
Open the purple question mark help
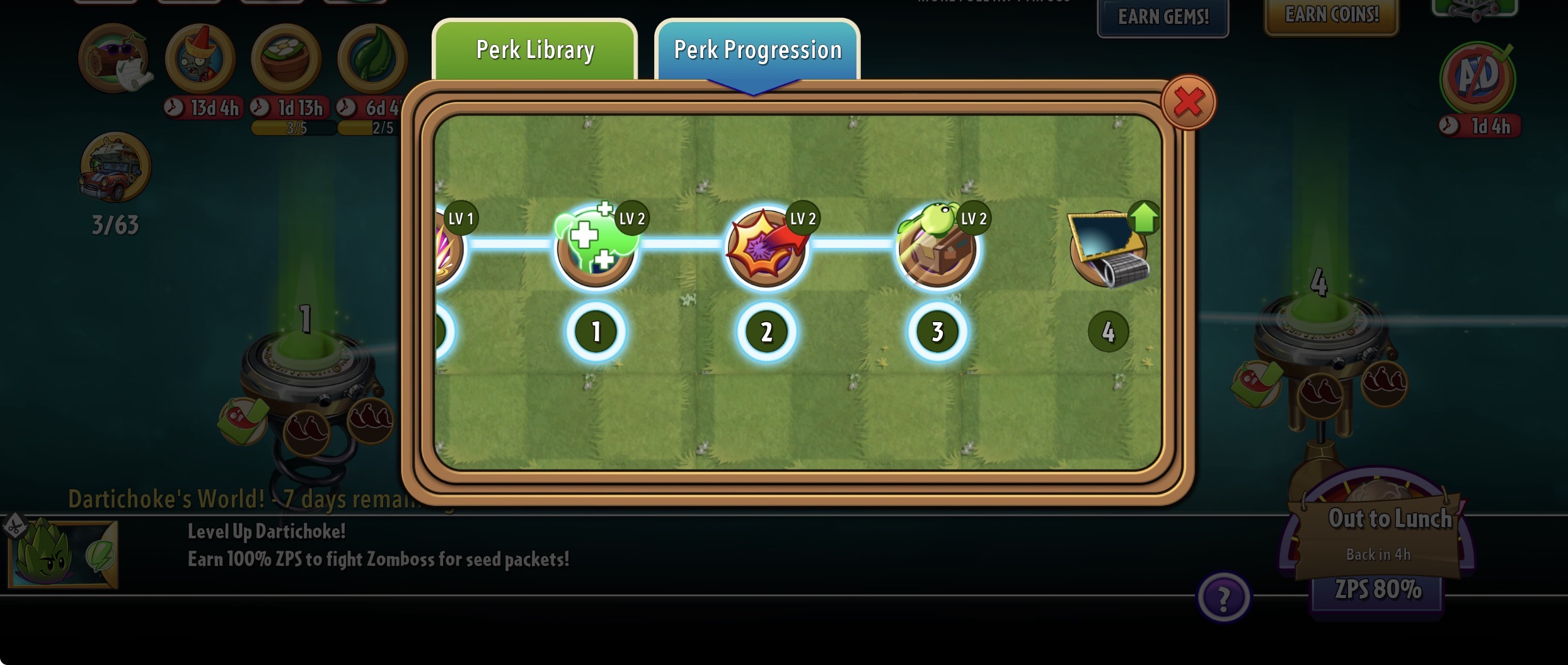tap(1223, 597)
